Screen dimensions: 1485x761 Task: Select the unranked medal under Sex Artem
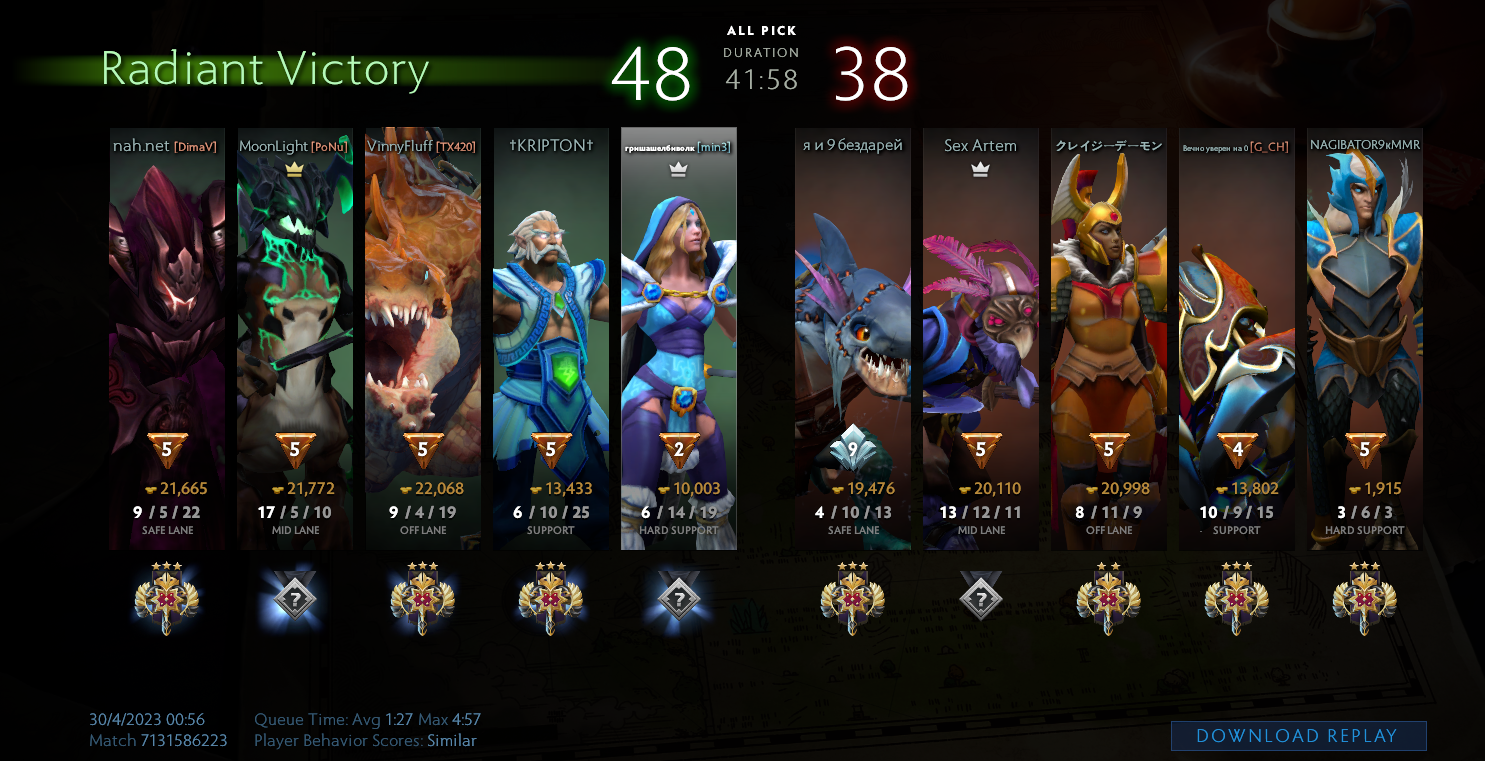click(982, 597)
